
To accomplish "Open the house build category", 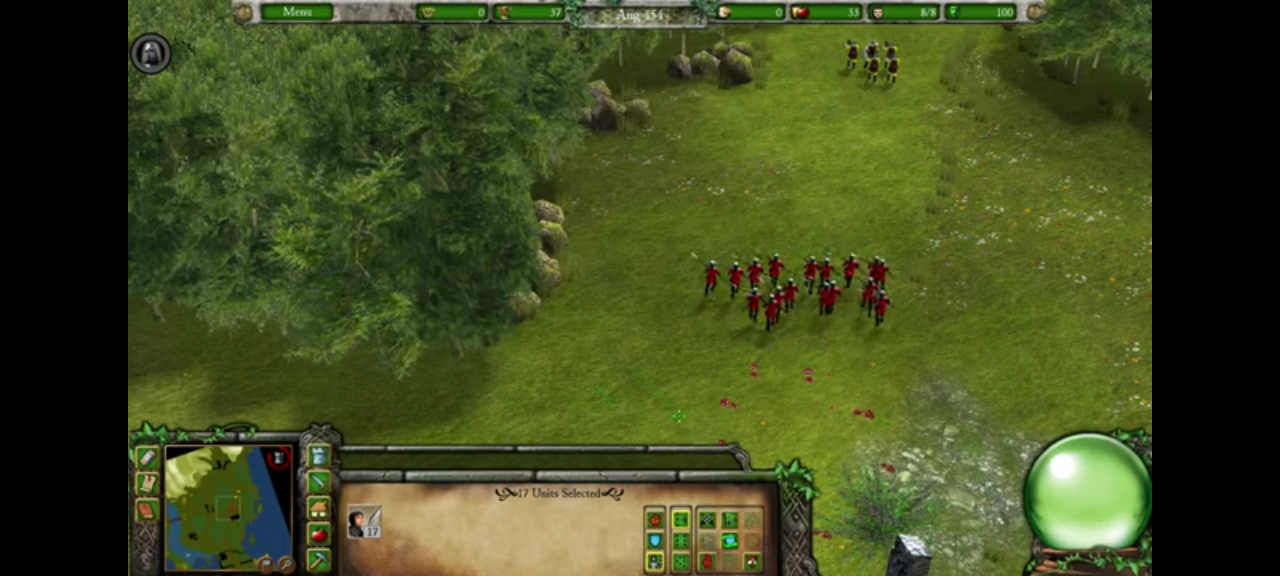I will pyautogui.click(x=318, y=508).
